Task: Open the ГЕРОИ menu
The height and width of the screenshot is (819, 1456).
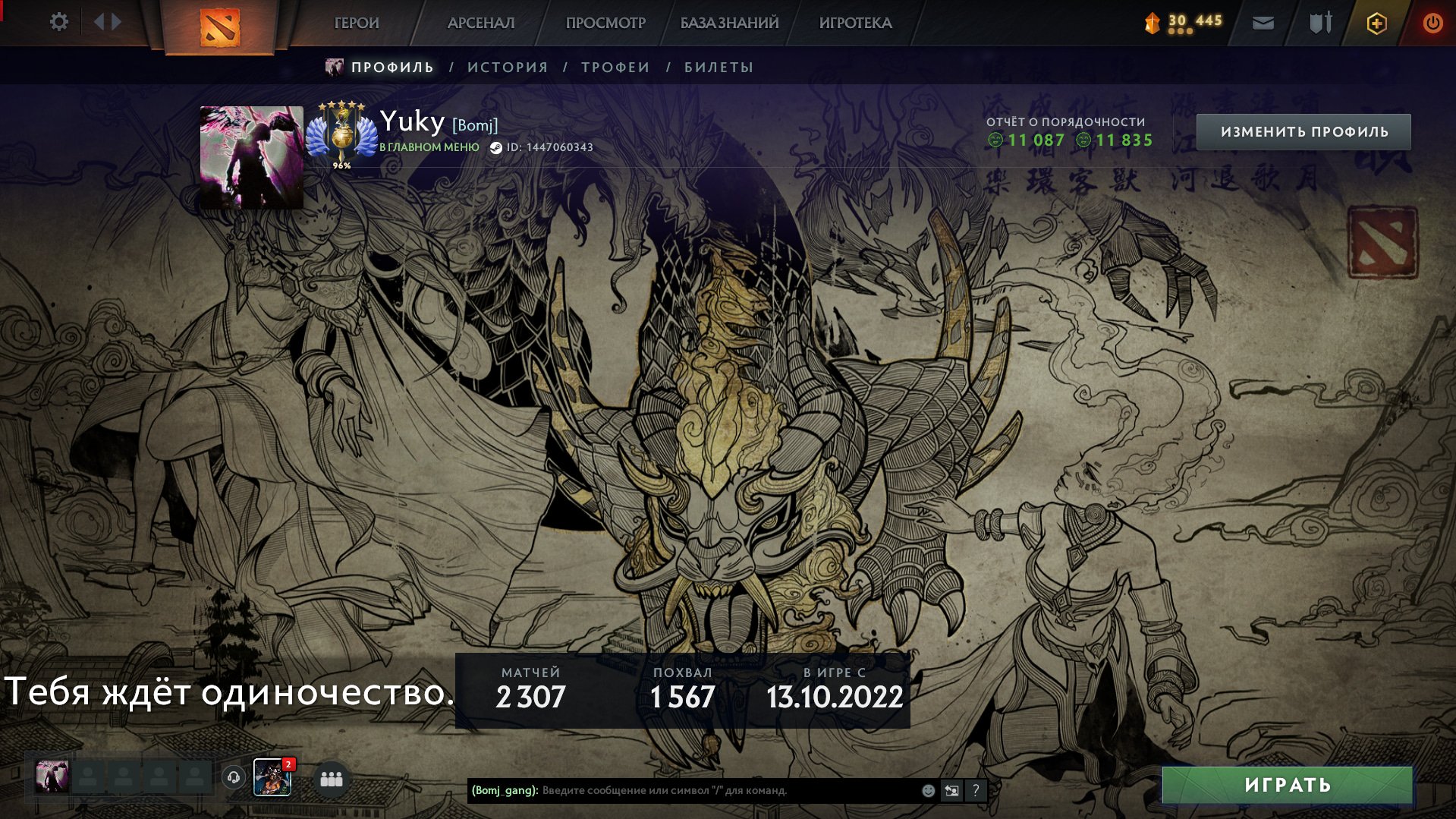Action: click(x=357, y=23)
